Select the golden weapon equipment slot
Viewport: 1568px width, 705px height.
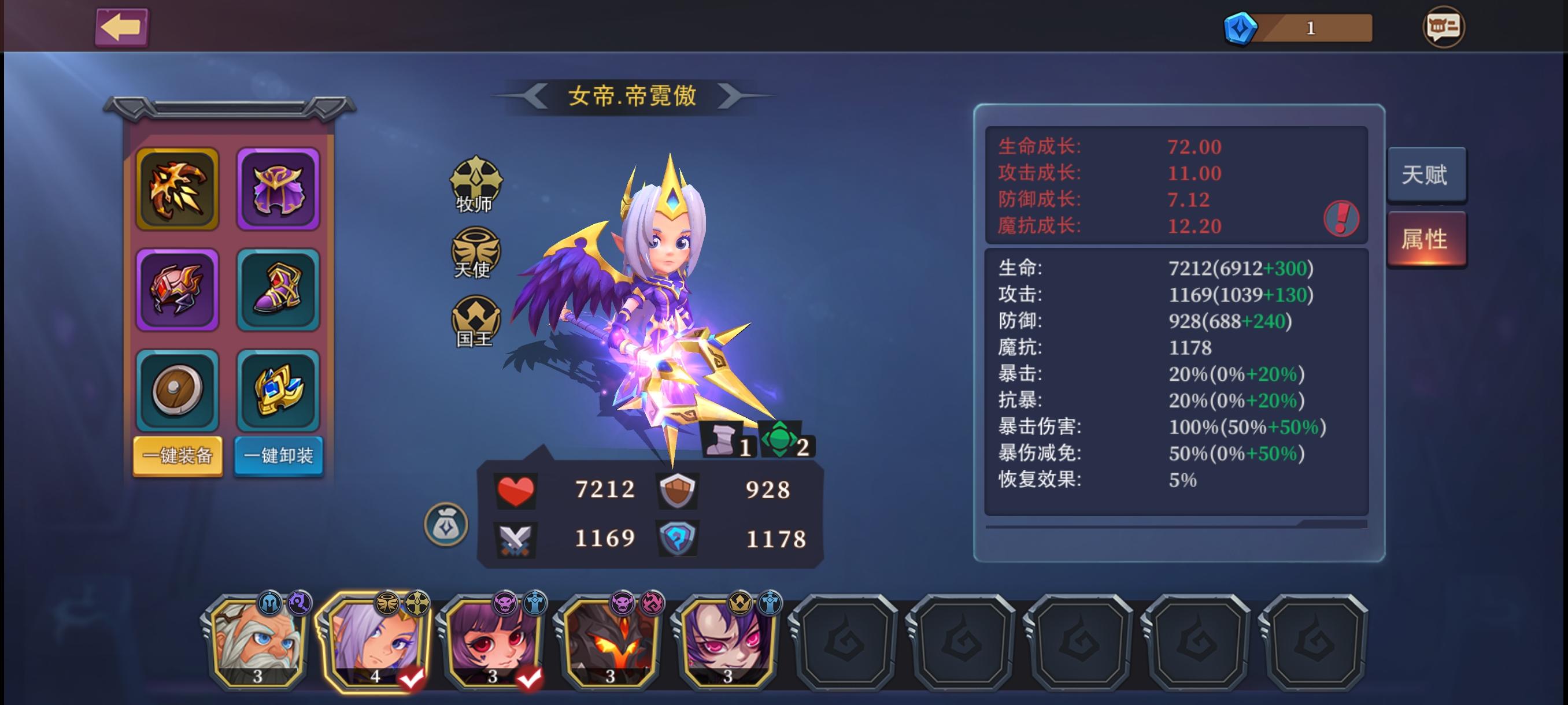click(177, 190)
